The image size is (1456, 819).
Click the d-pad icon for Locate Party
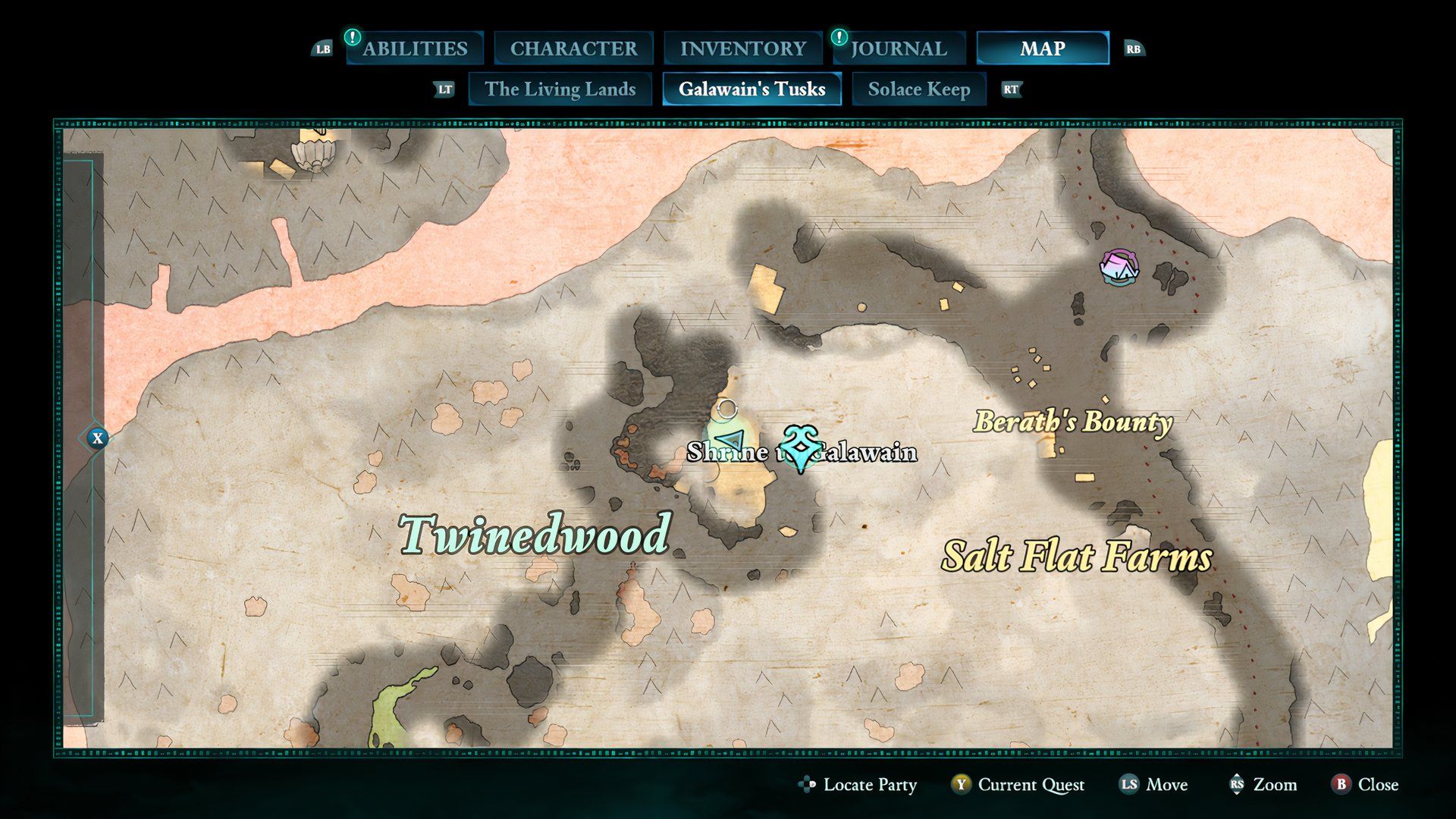(x=805, y=785)
